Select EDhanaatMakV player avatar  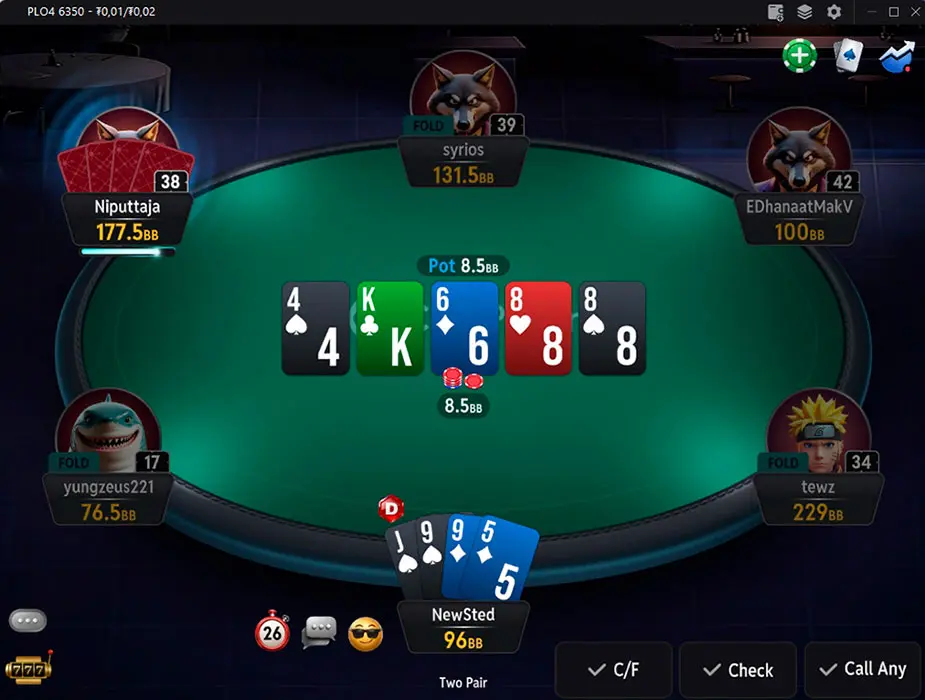[798, 152]
